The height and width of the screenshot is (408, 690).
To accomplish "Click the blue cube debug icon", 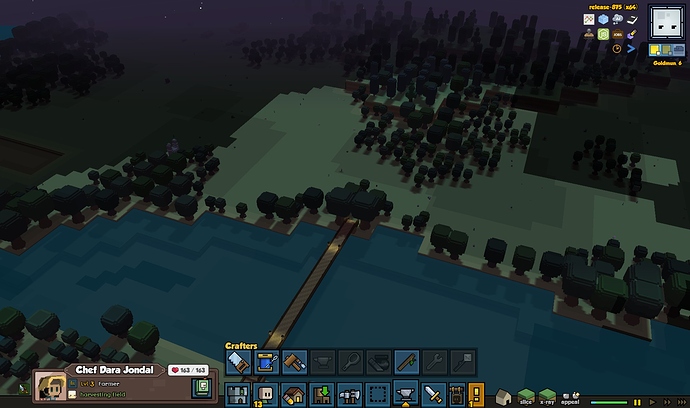I will click(x=602, y=19).
